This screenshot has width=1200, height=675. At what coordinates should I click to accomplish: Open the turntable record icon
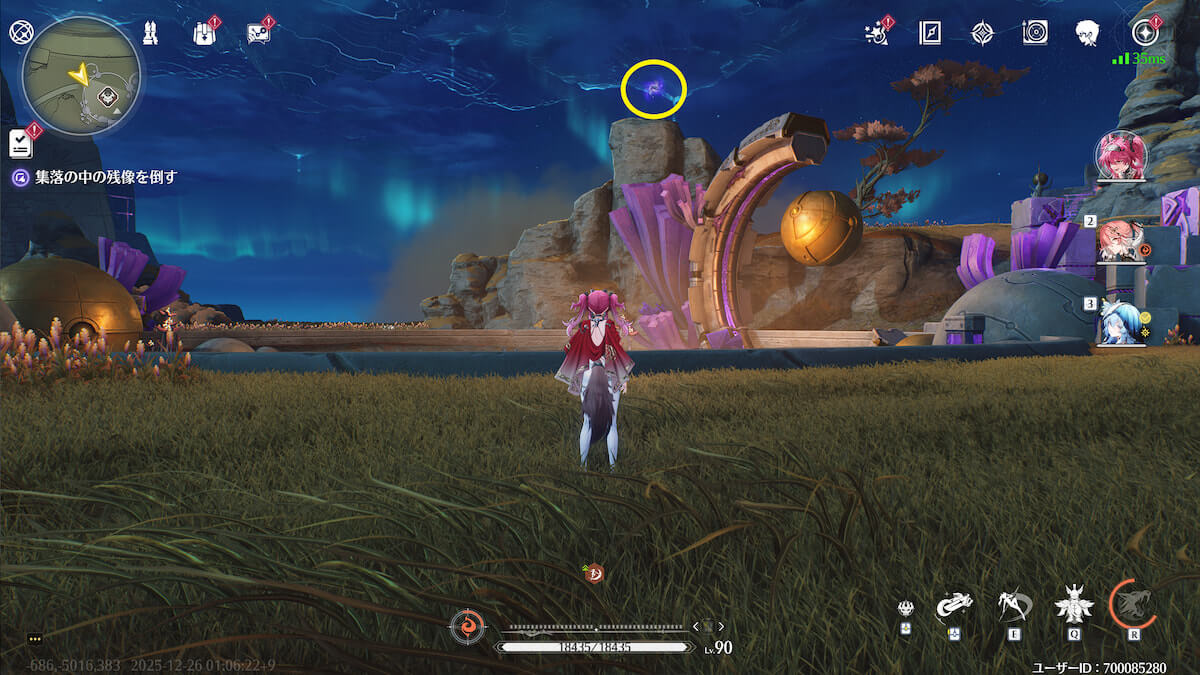tap(1035, 33)
